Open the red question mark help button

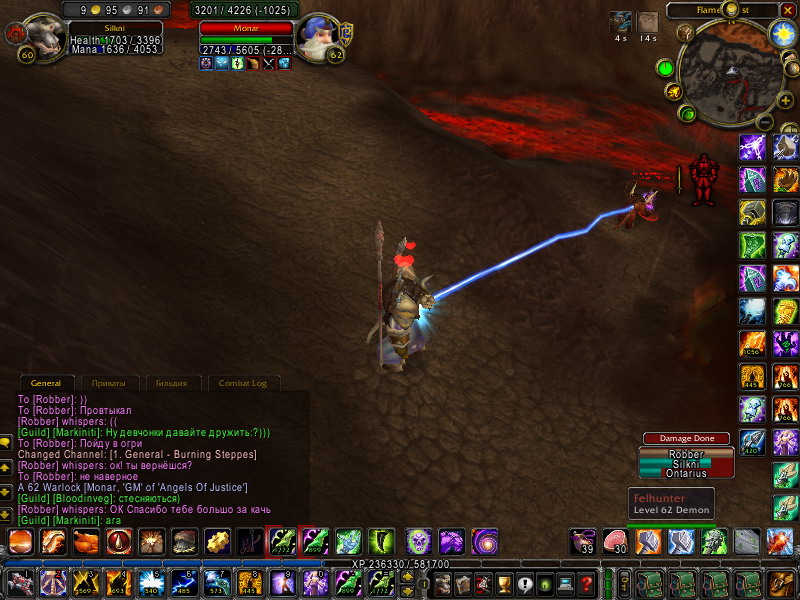click(587, 582)
